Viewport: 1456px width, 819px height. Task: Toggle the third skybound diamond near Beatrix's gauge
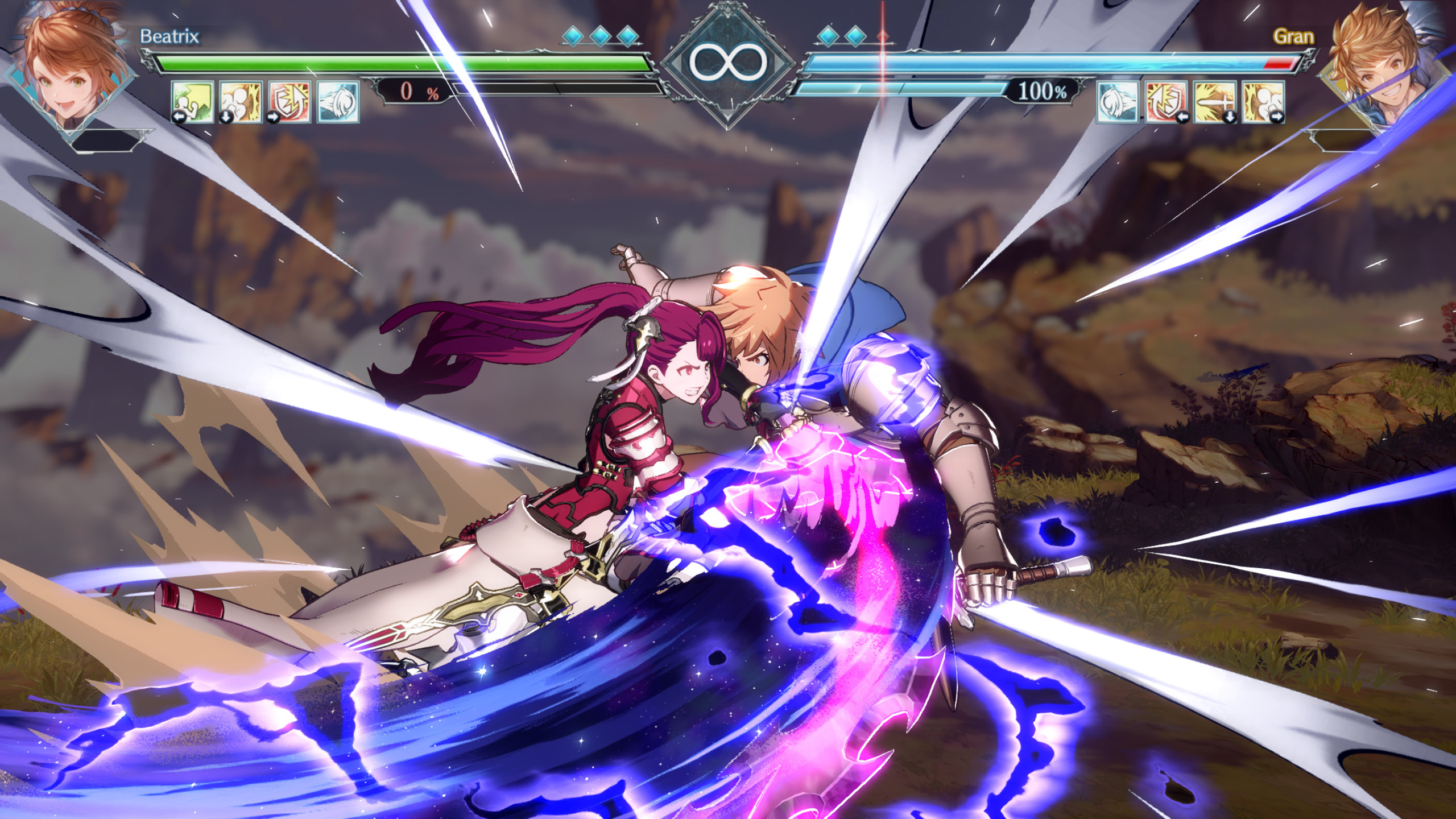click(628, 35)
